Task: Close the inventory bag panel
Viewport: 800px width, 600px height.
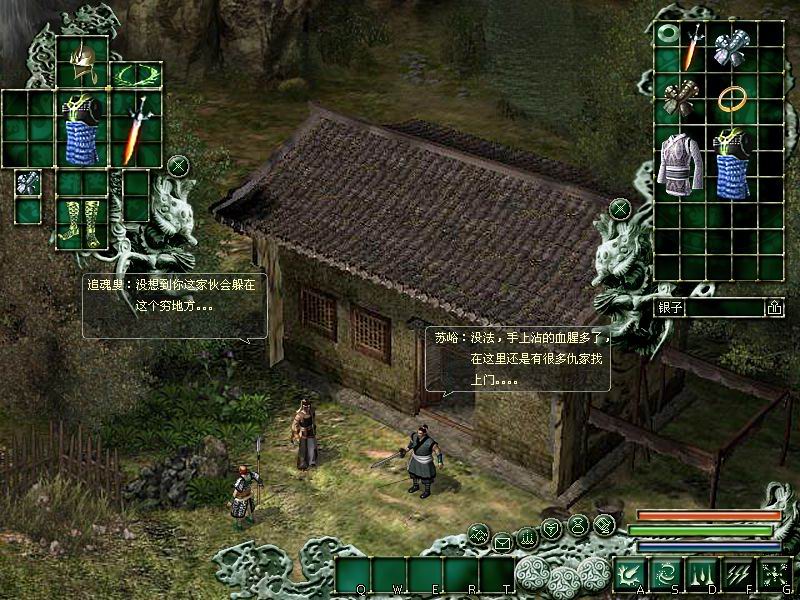Action: click(x=620, y=208)
